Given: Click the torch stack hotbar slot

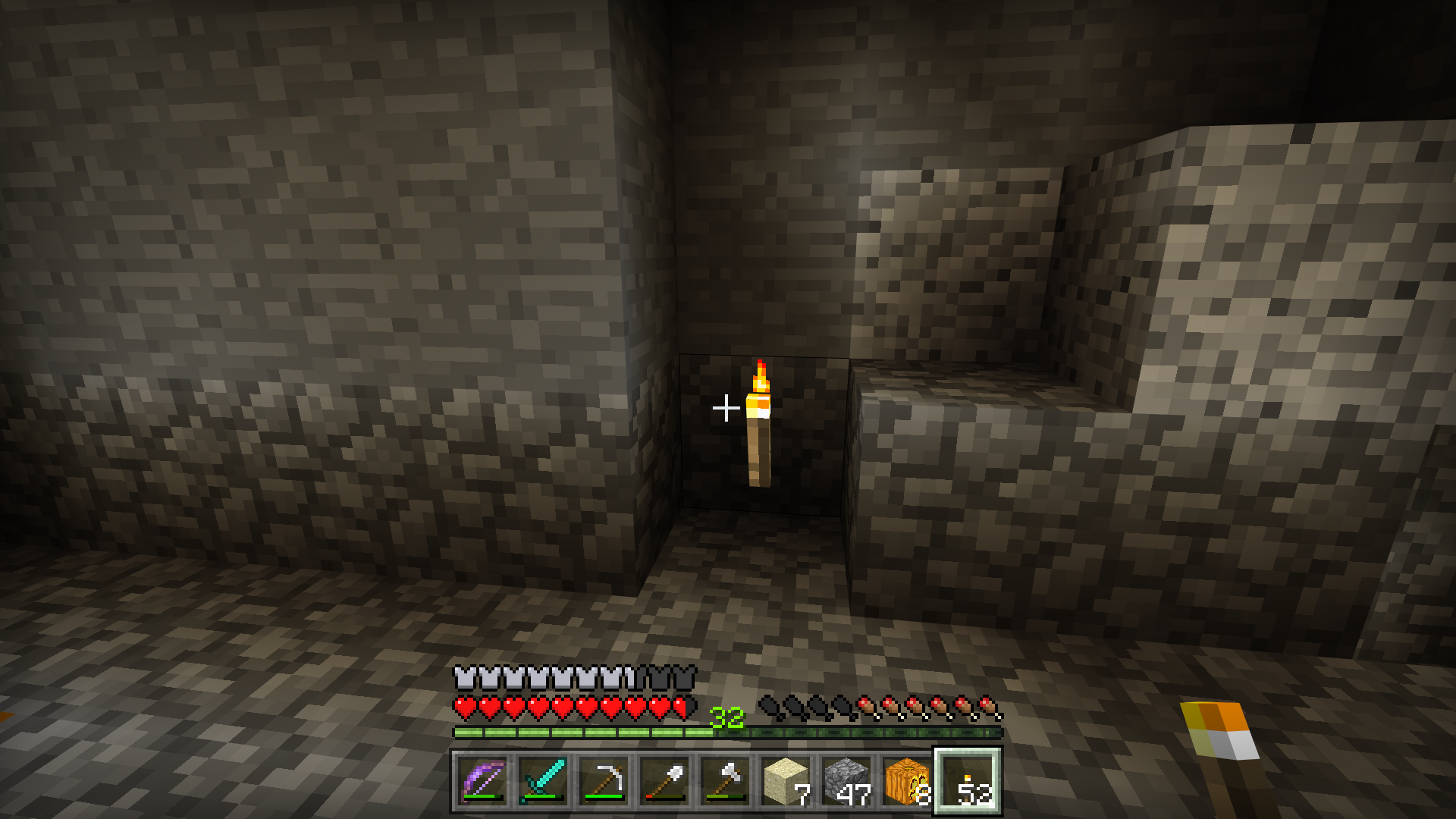Looking at the screenshot, I should pos(968,781).
